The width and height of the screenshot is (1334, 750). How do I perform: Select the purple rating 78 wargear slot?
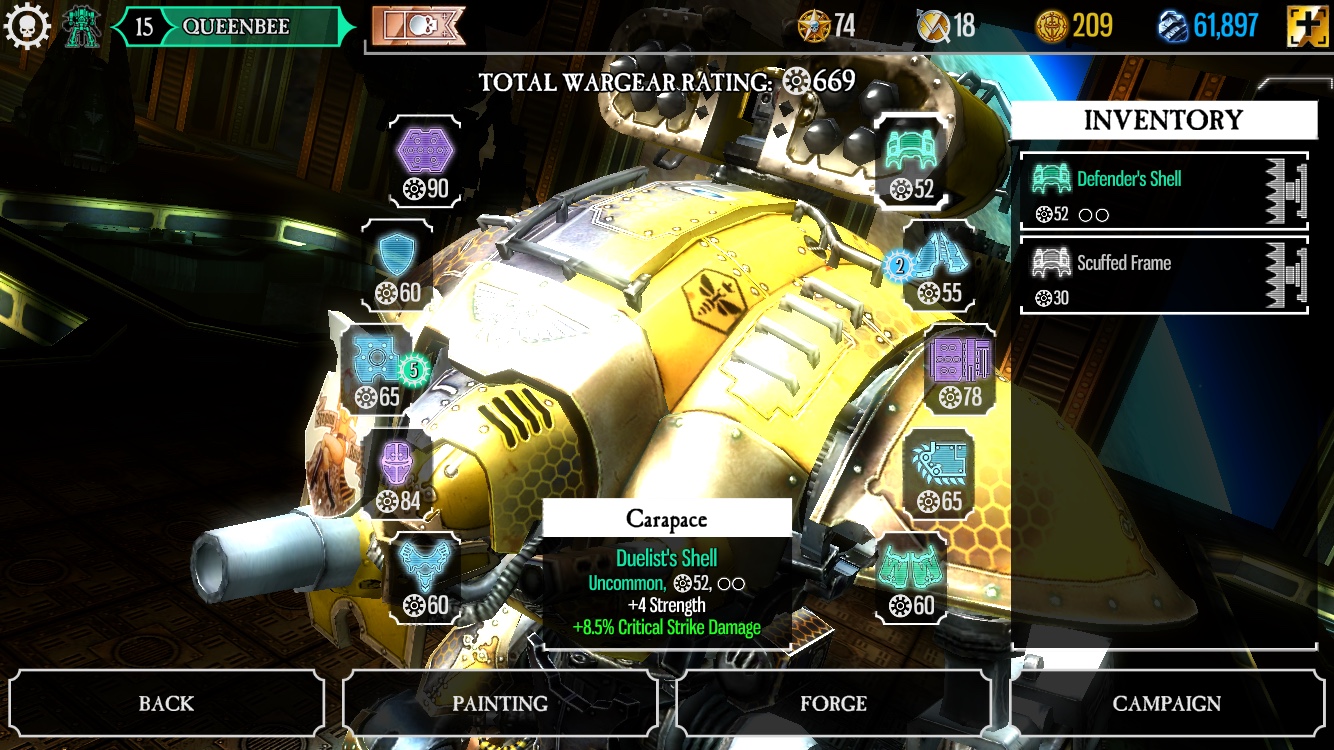click(x=958, y=368)
